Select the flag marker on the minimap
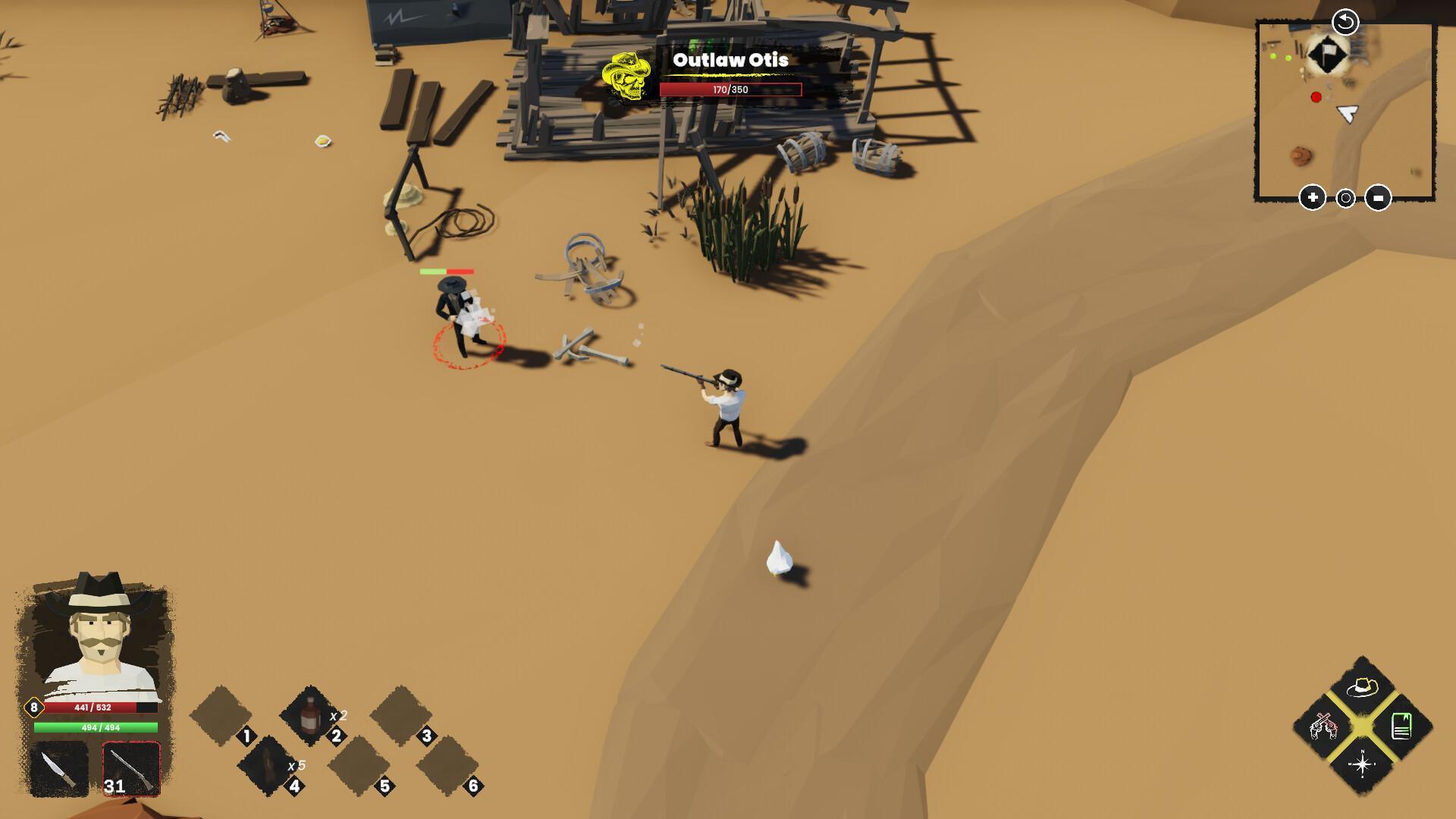Screen dimensions: 1456x819 click(1327, 55)
